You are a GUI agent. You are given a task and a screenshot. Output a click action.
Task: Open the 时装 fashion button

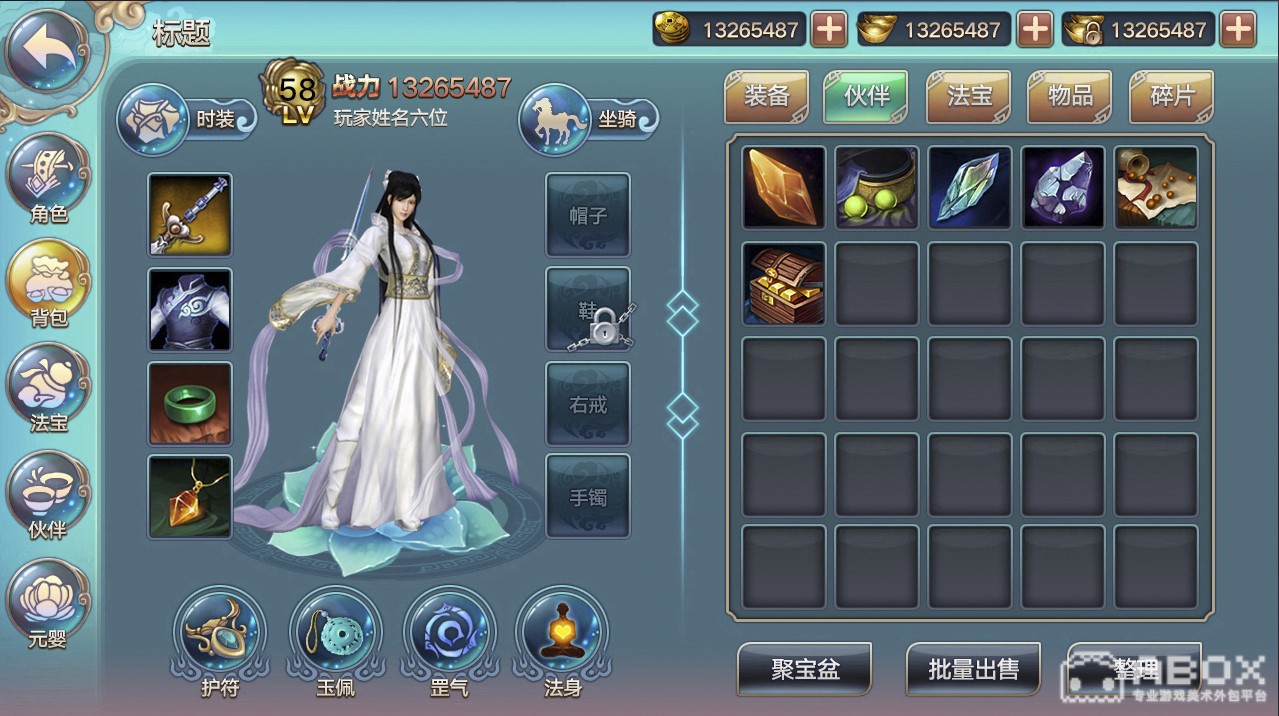click(x=186, y=119)
